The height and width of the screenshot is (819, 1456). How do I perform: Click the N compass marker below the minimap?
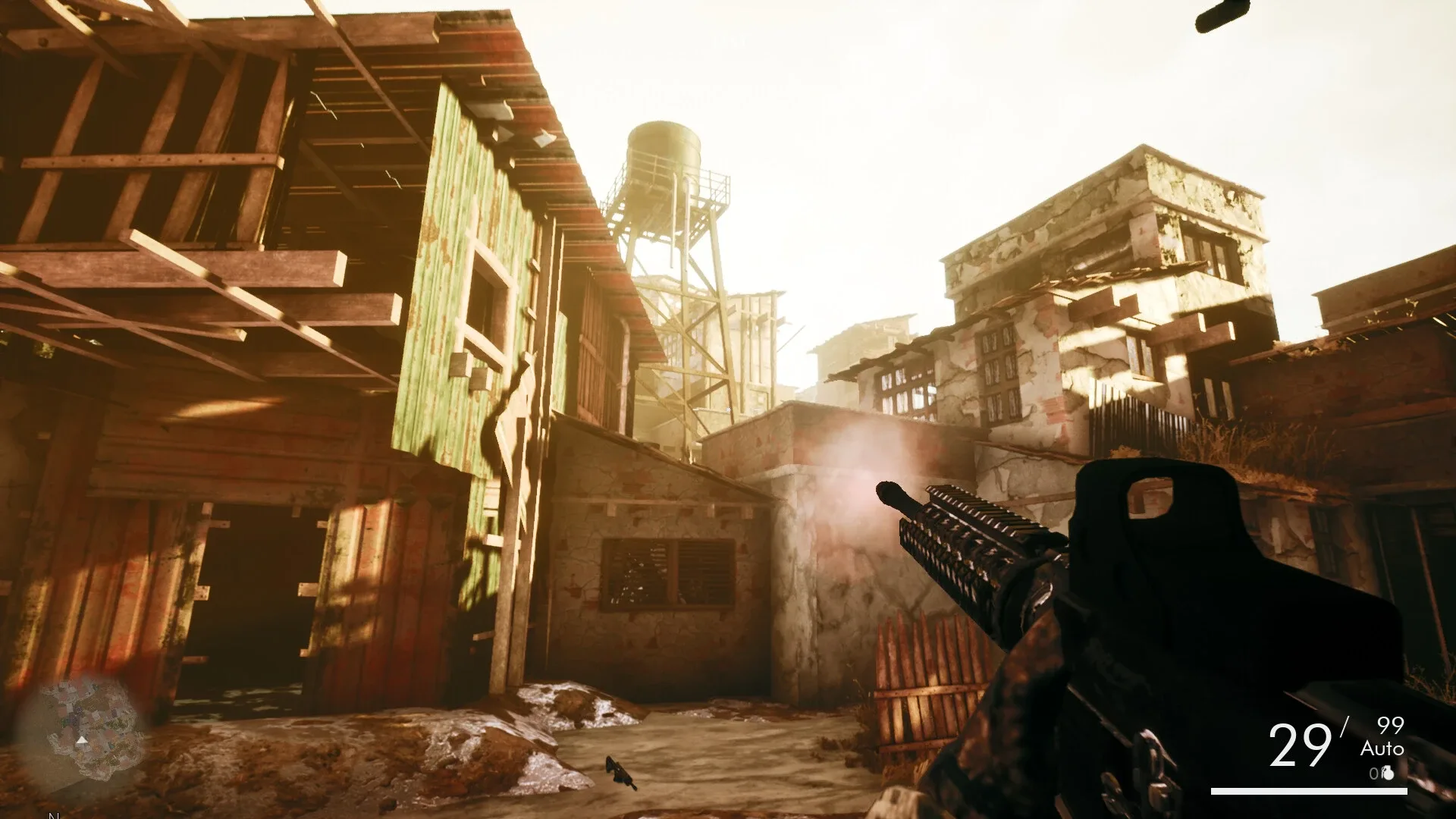click(53, 814)
